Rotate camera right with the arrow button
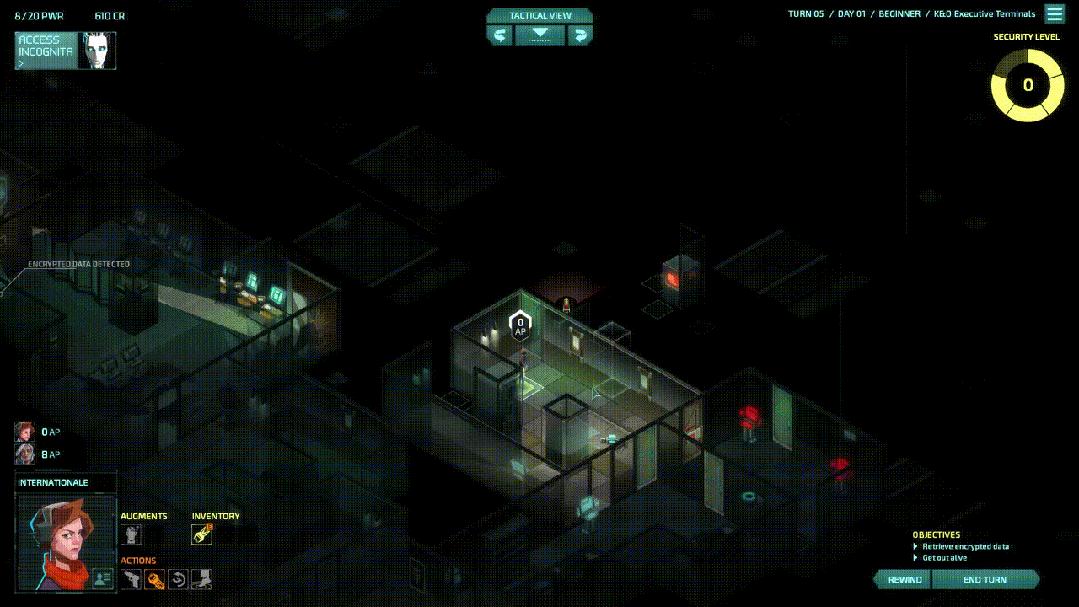The height and width of the screenshot is (607, 1079). (580, 35)
